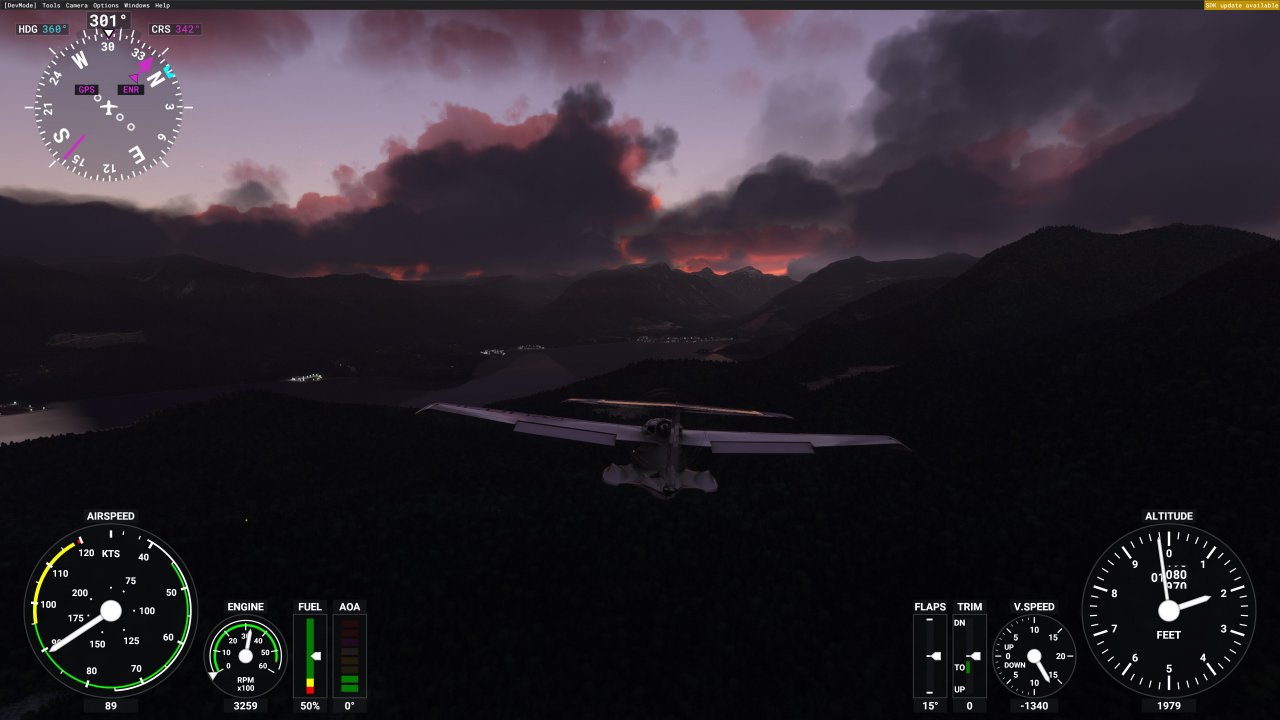Open the Options menu

tap(107, 4)
